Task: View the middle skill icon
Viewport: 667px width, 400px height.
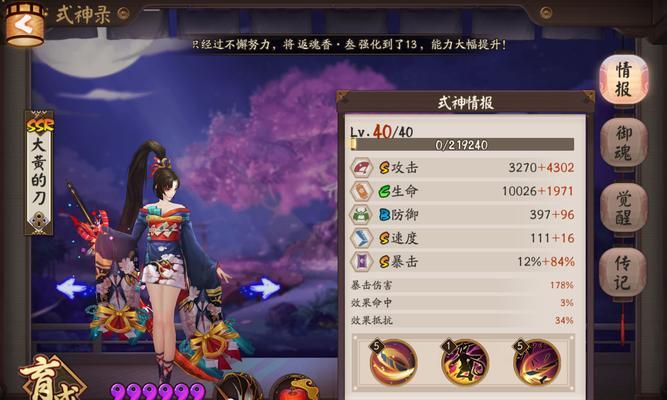Action: (x=465, y=362)
